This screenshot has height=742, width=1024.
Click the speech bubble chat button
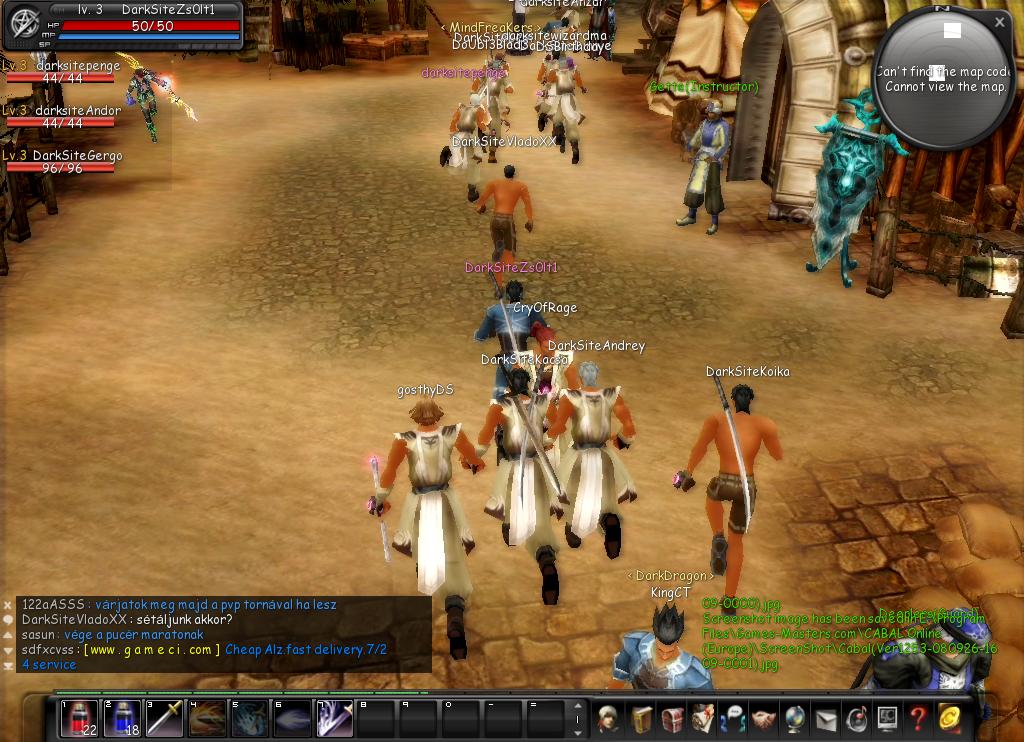[x=8, y=620]
